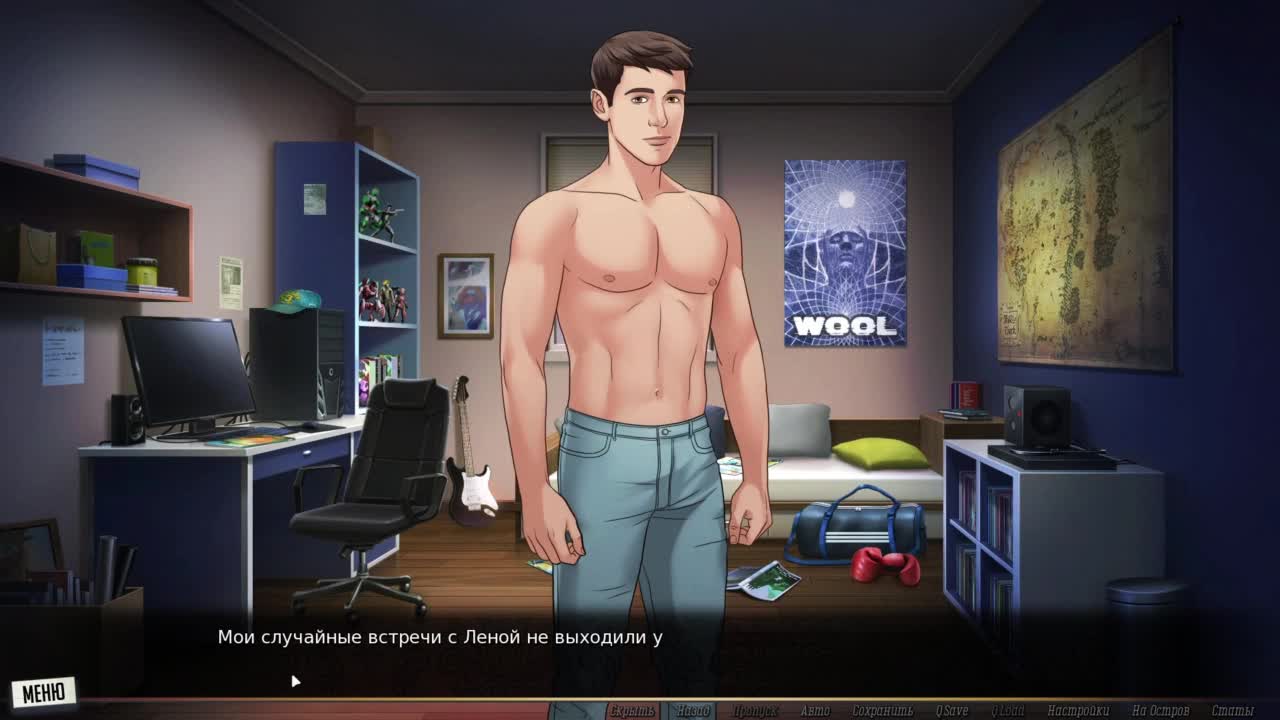
Task: Quick save with Q.Save
Action: (951, 711)
